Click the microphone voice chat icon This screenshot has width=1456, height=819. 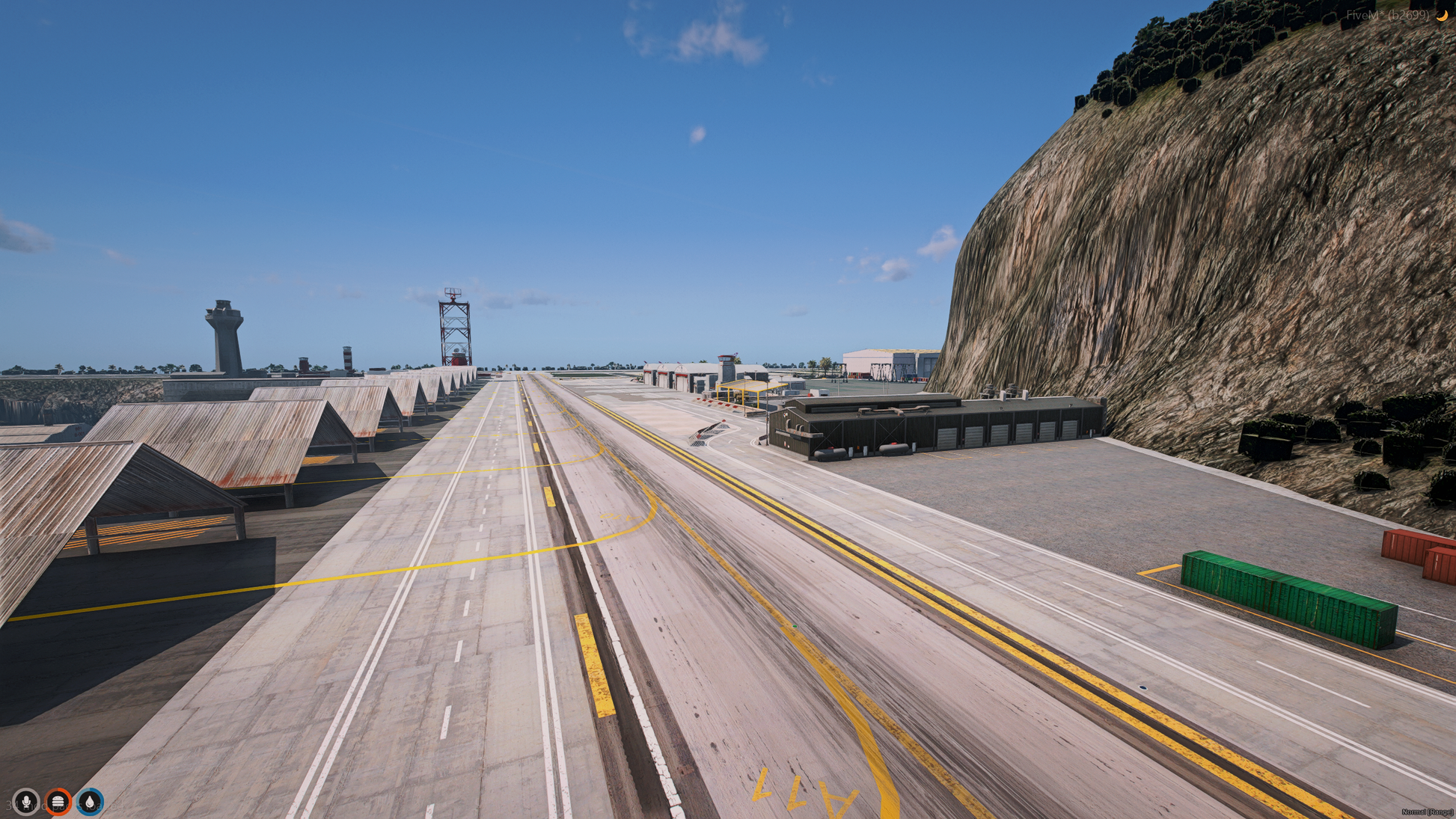pyautogui.click(x=26, y=802)
